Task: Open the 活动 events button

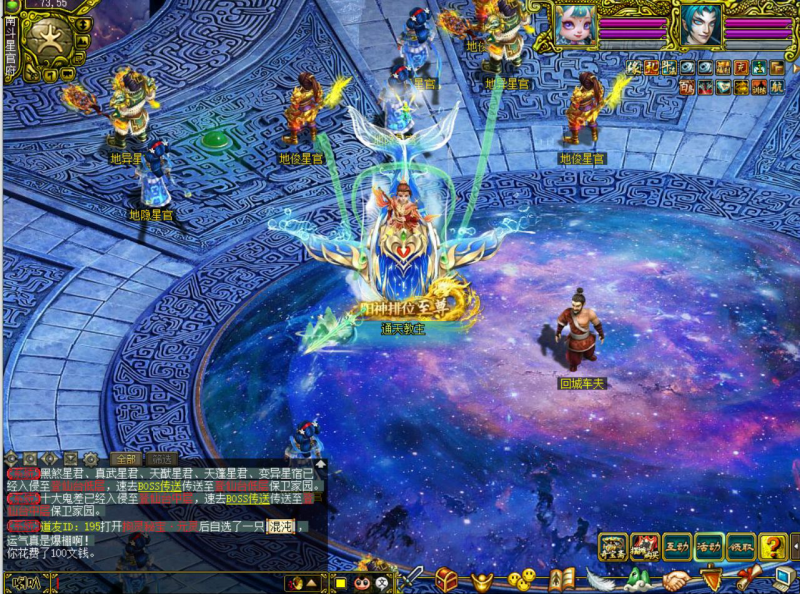Action: [x=709, y=546]
